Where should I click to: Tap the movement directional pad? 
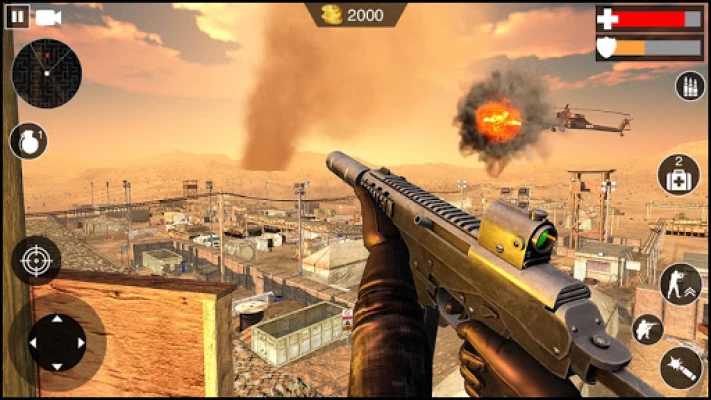point(57,343)
